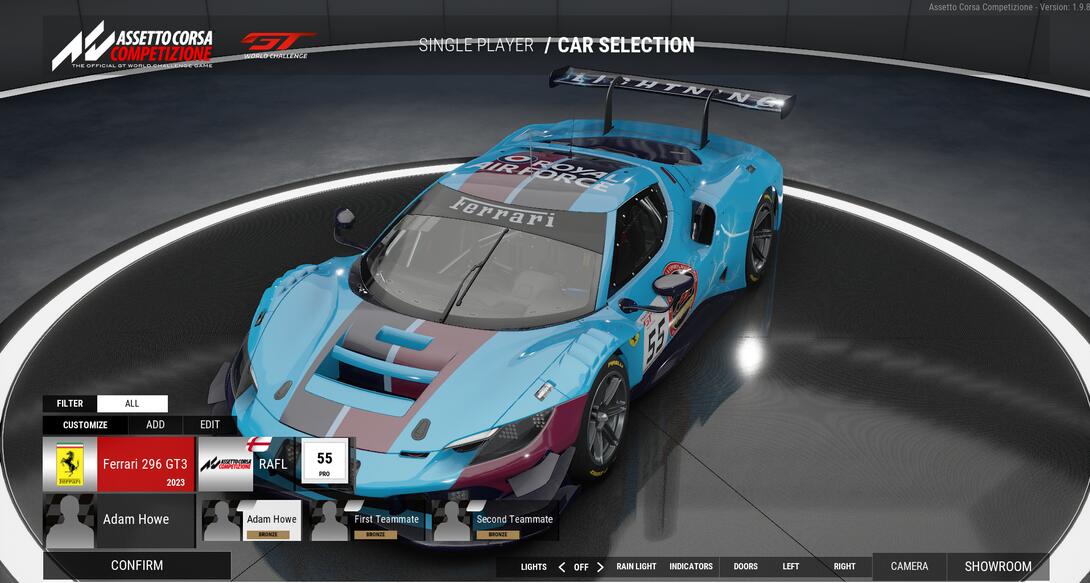
Task: Toggle the car Indicators
Action: click(x=691, y=567)
